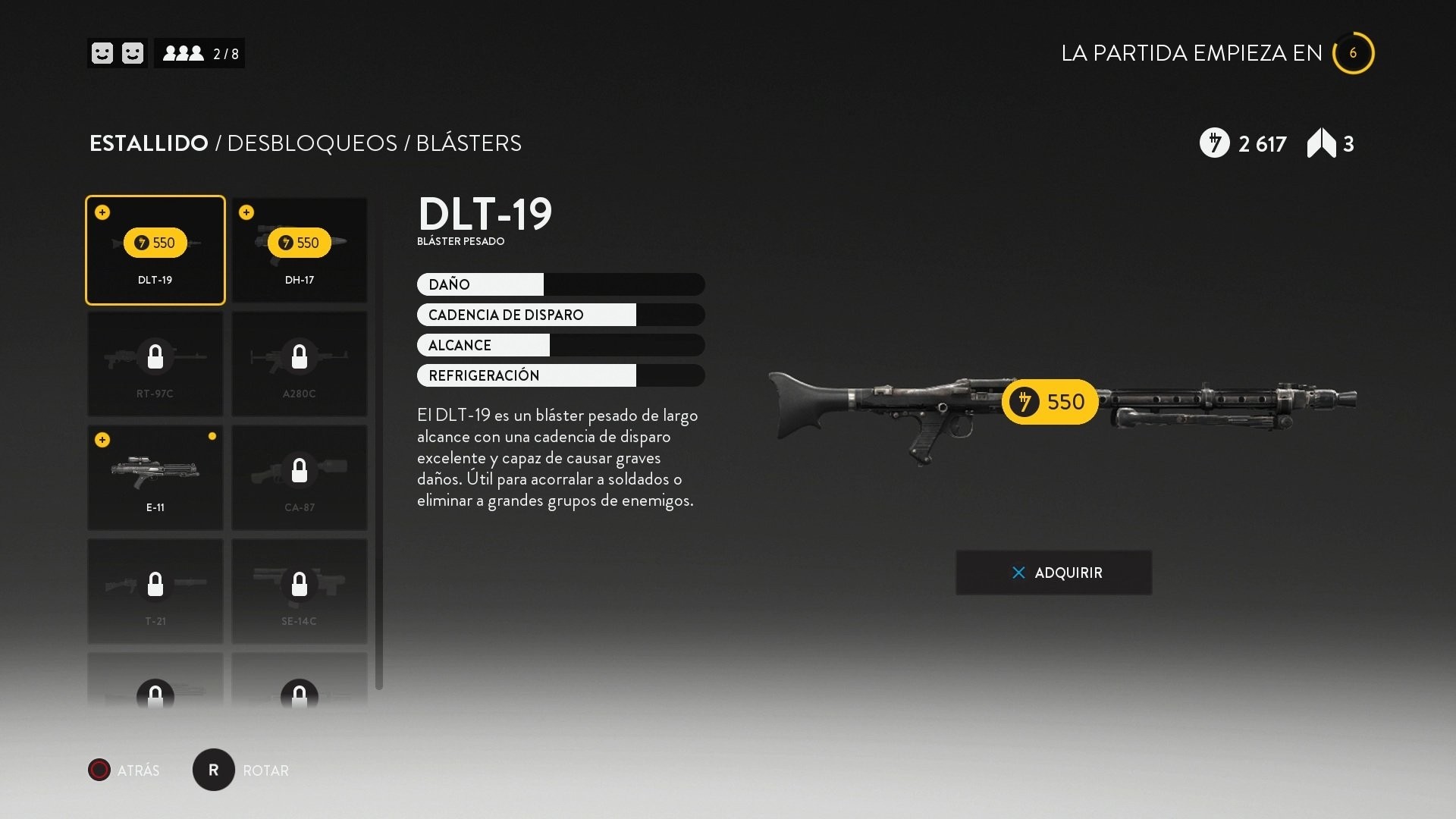The height and width of the screenshot is (819, 1456).
Task: Click the plus badge on the DH-17 card
Action: [x=247, y=212]
